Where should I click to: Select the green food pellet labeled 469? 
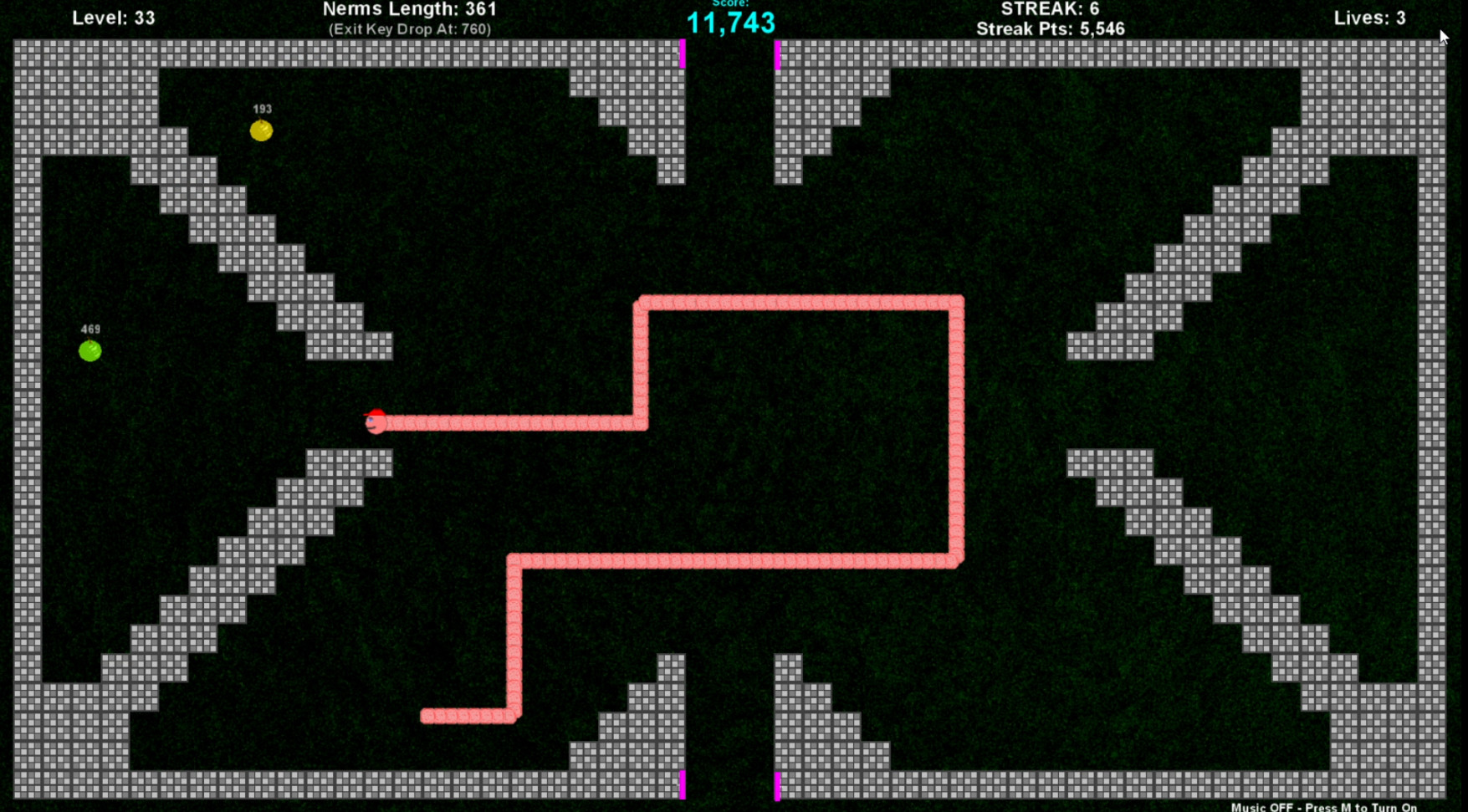pos(91,350)
